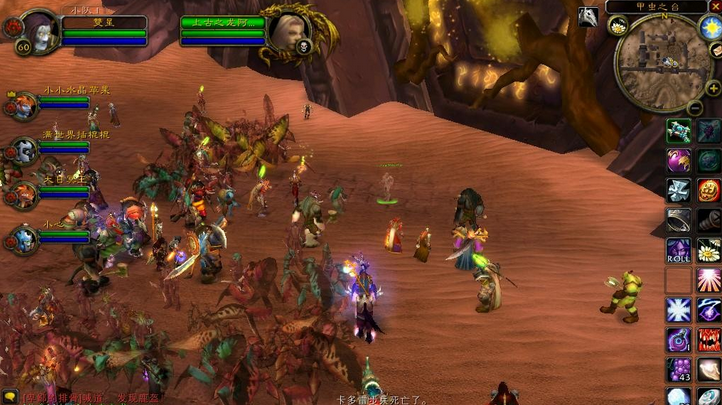Select party member 小小水晶苹果
The height and width of the screenshot is (405, 722).
click(x=22, y=105)
